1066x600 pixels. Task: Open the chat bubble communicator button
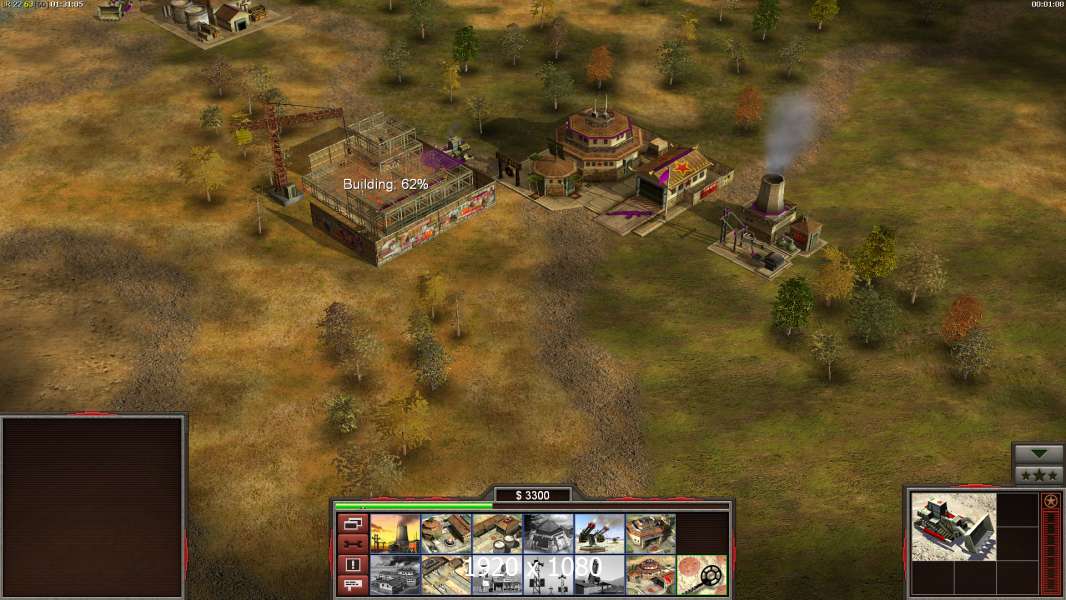(x=352, y=586)
